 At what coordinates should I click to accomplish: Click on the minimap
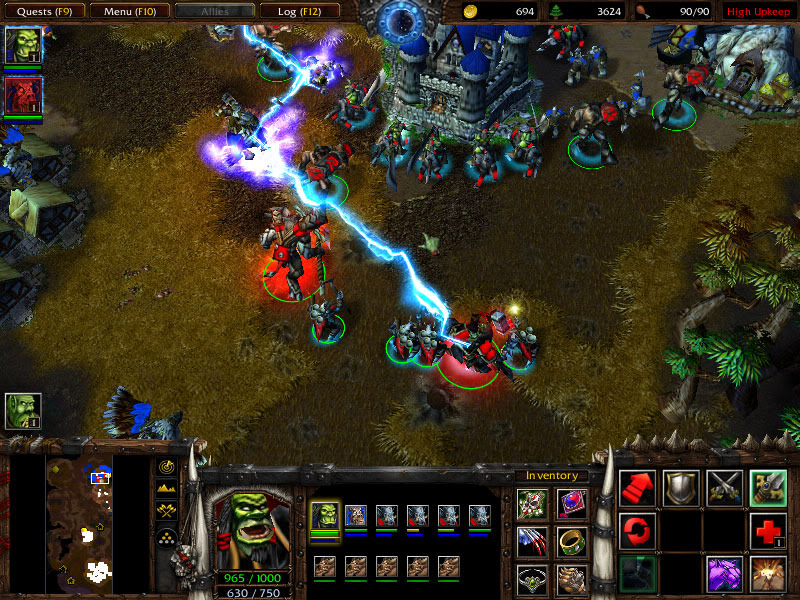79,522
